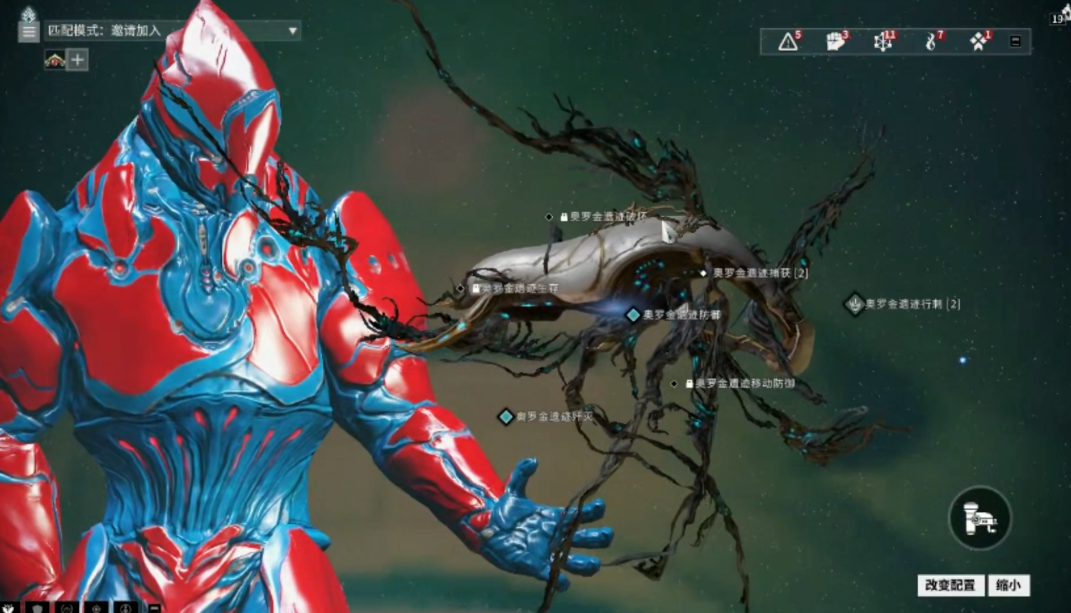
Task: Click the 改变配置 button
Action: click(x=950, y=586)
